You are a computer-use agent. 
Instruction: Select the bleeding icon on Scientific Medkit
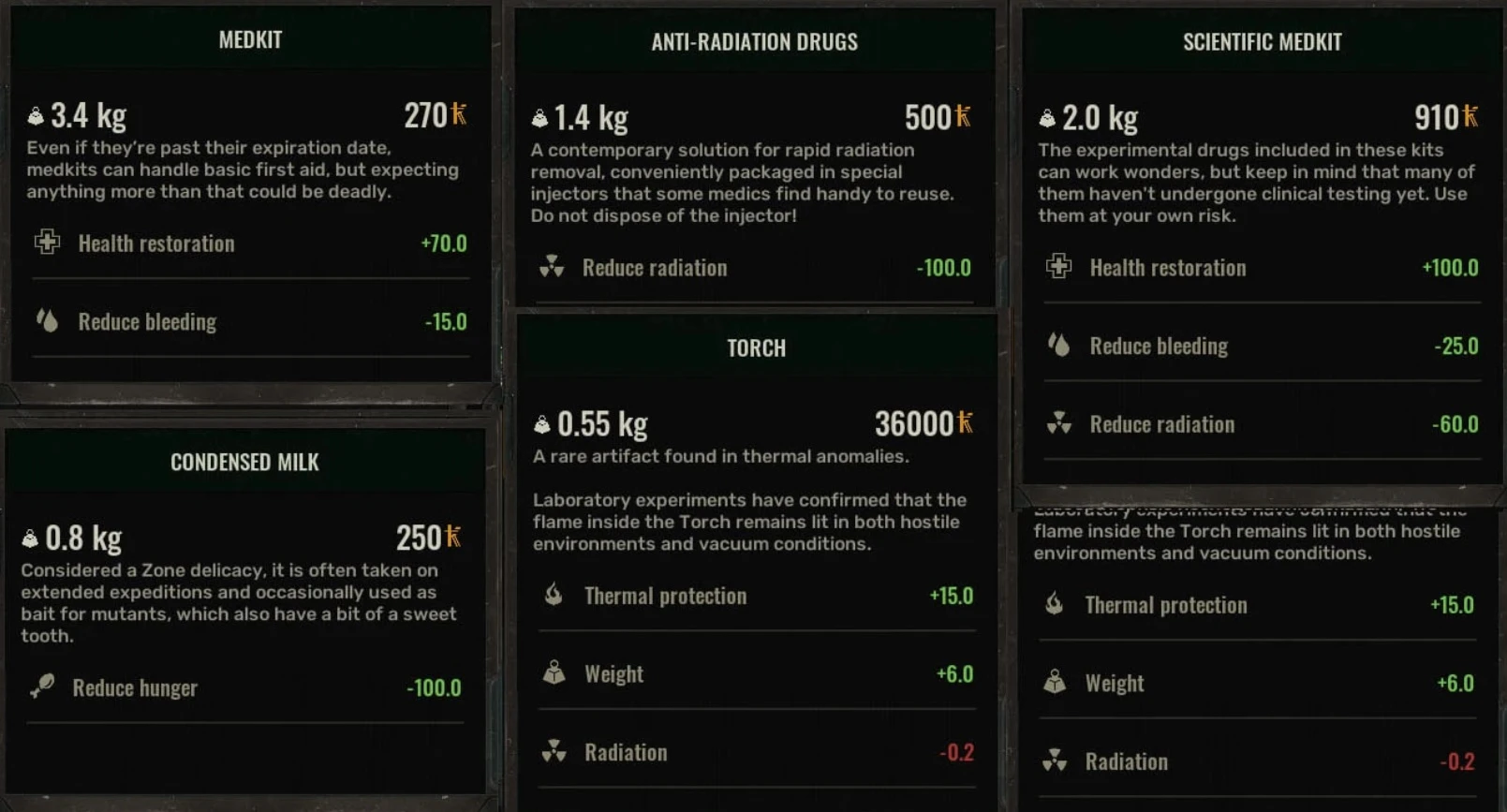click(1058, 346)
